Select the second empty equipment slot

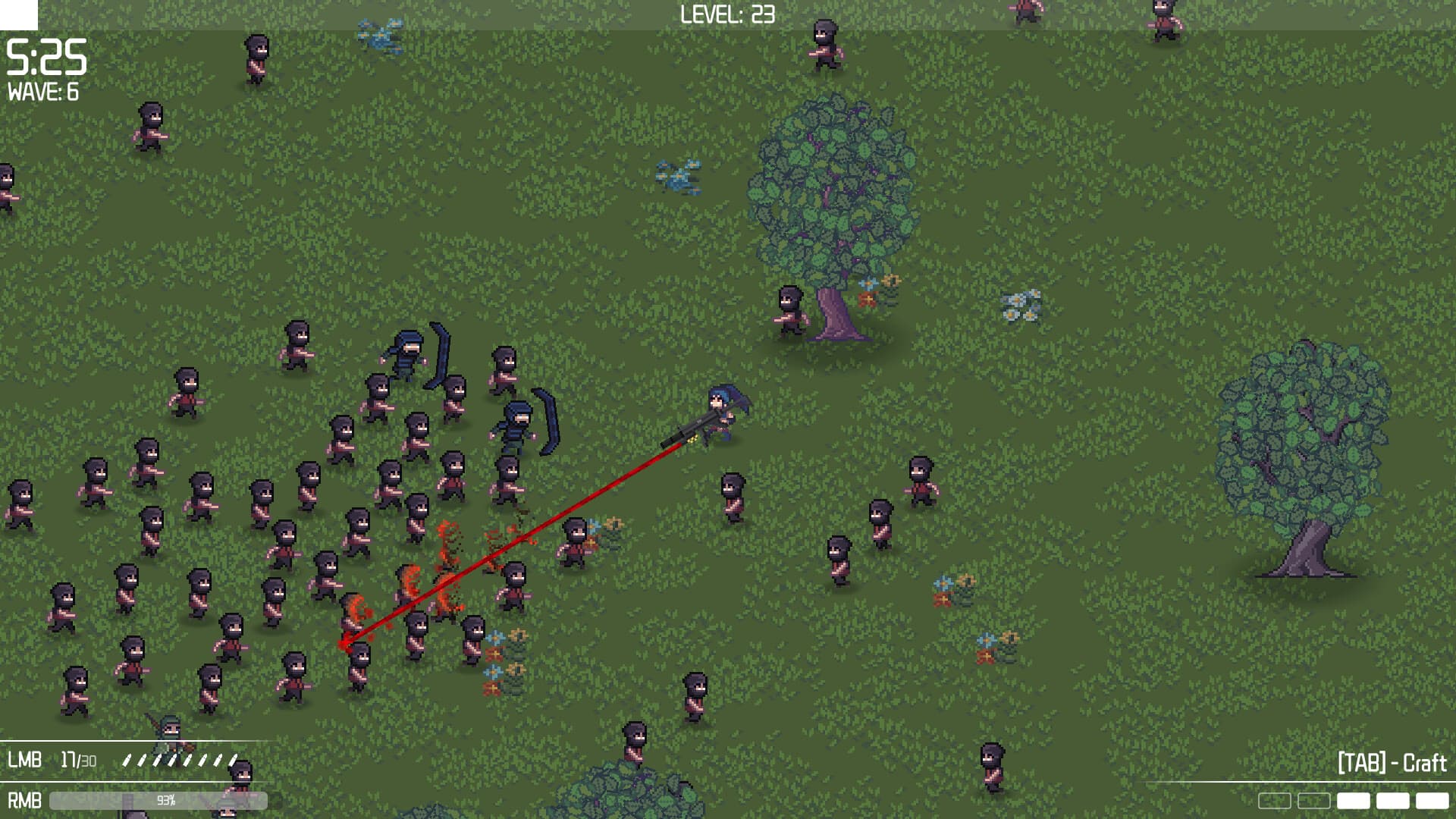pos(1314,800)
